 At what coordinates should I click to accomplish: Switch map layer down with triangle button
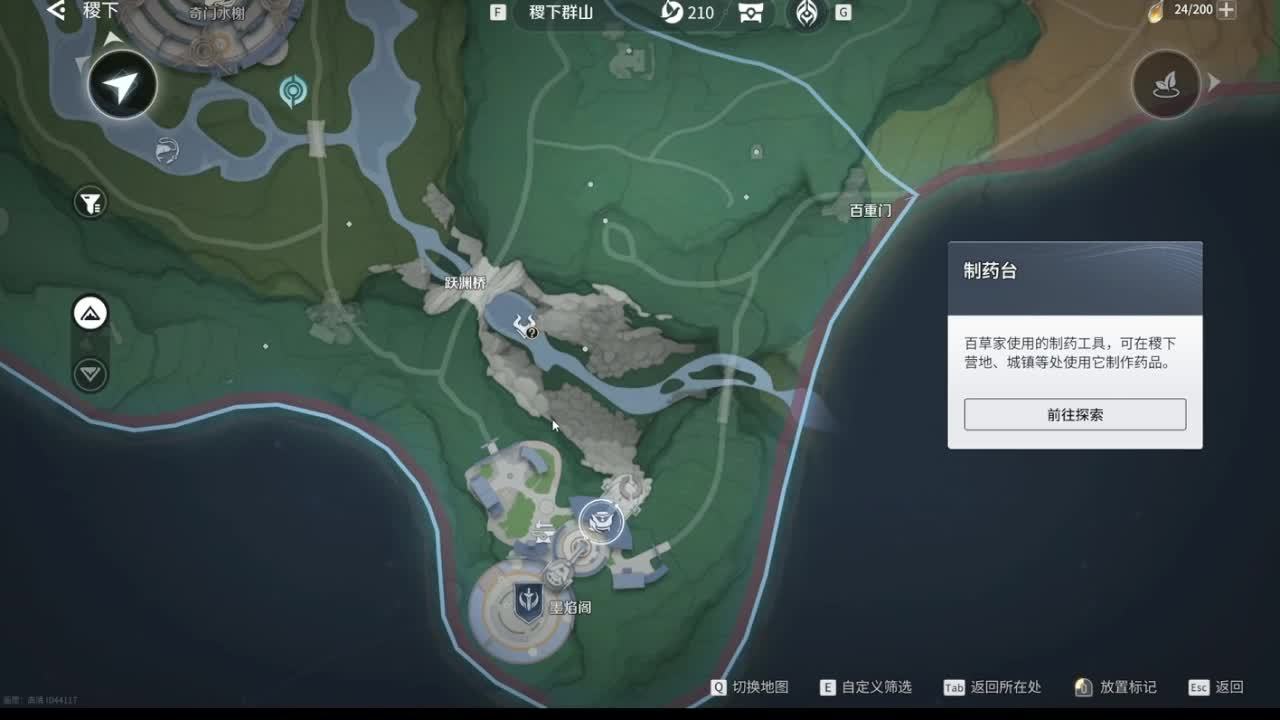[91, 374]
